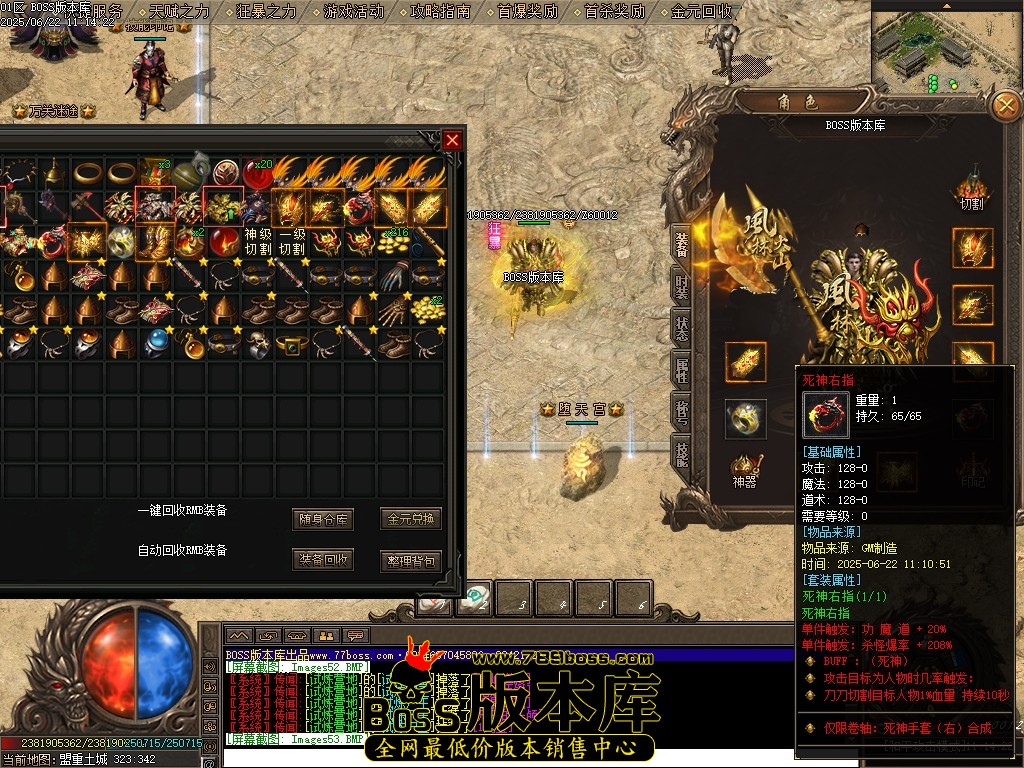
Task: Open the 狂暴之力 top menu
Action: pyautogui.click(x=267, y=12)
